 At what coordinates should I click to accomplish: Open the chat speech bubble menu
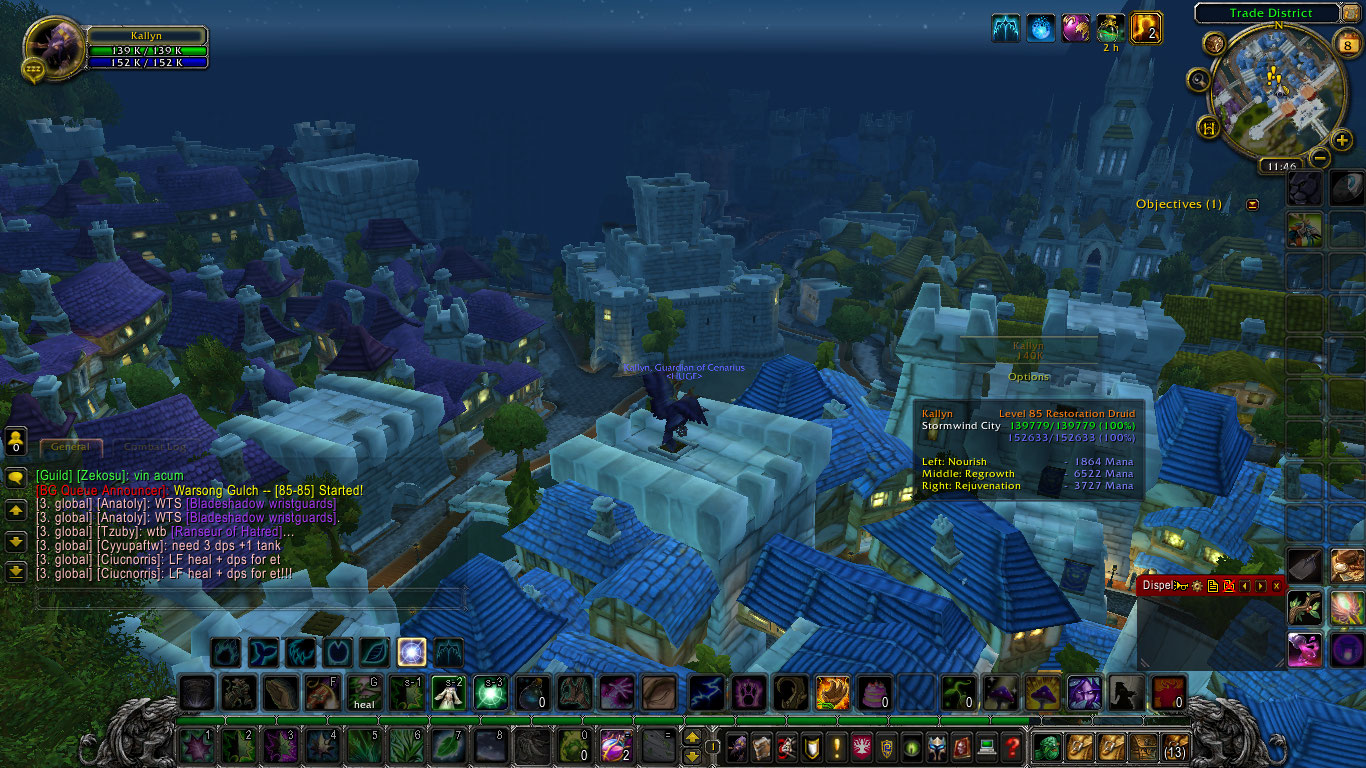tap(16, 478)
